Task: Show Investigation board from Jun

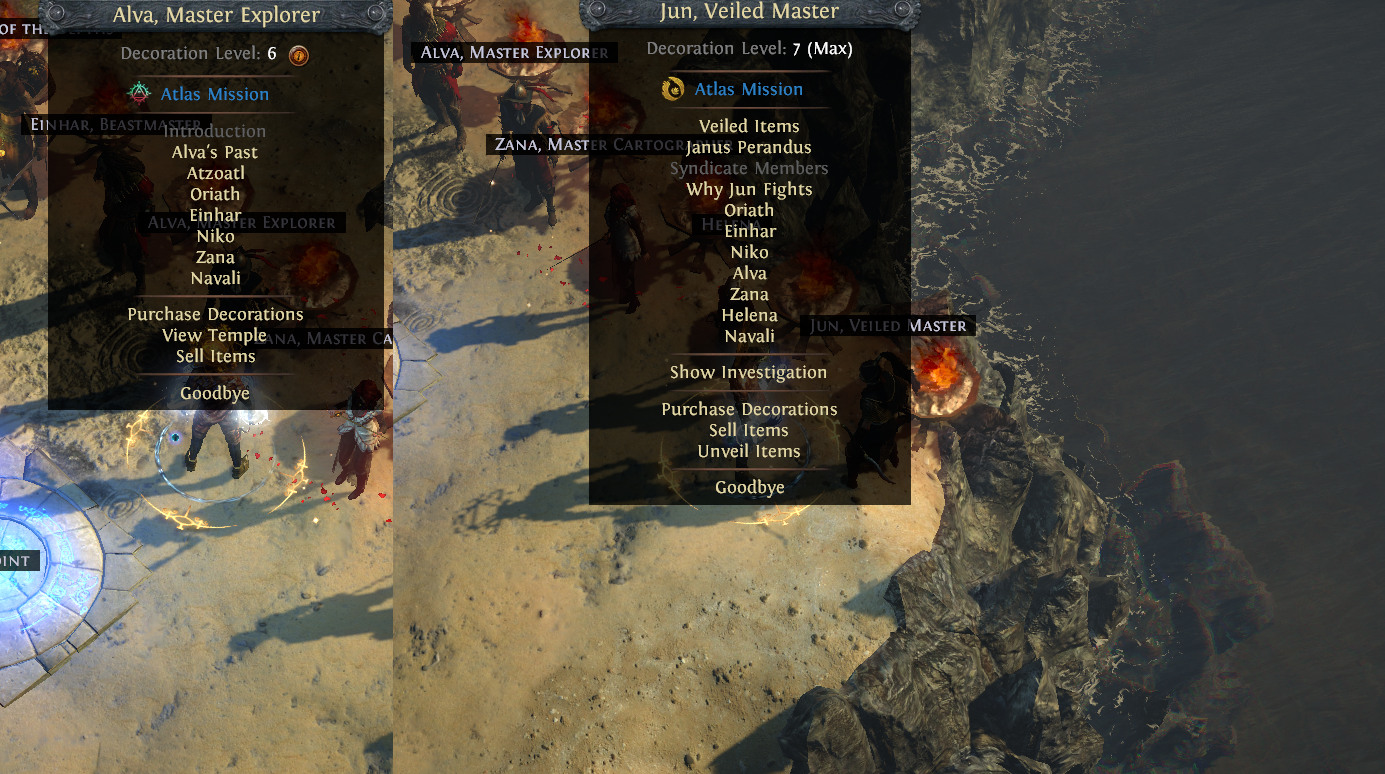Action: point(749,372)
